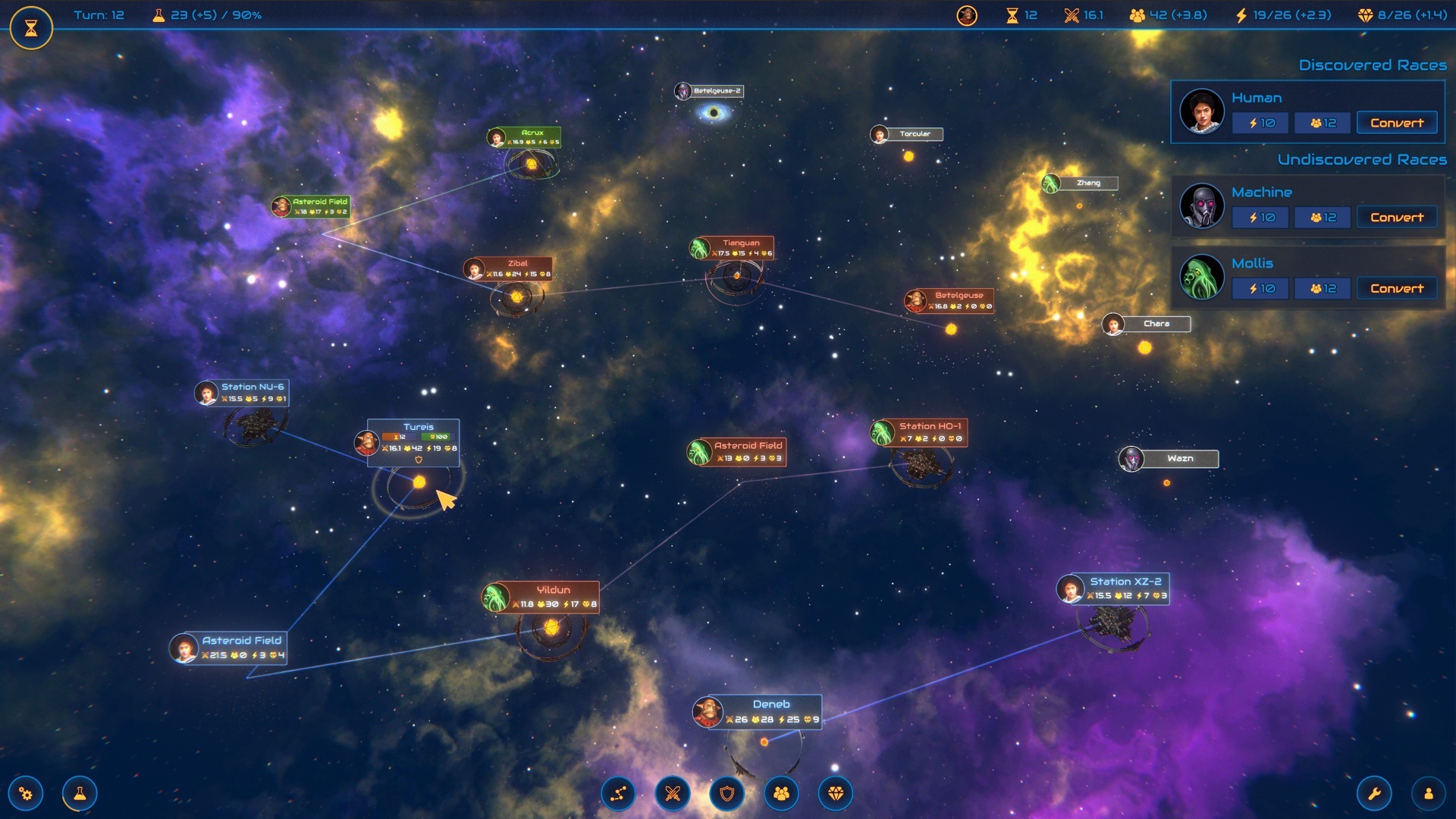Select the diamond gem toolbar icon
The image size is (1456, 819).
point(836,794)
